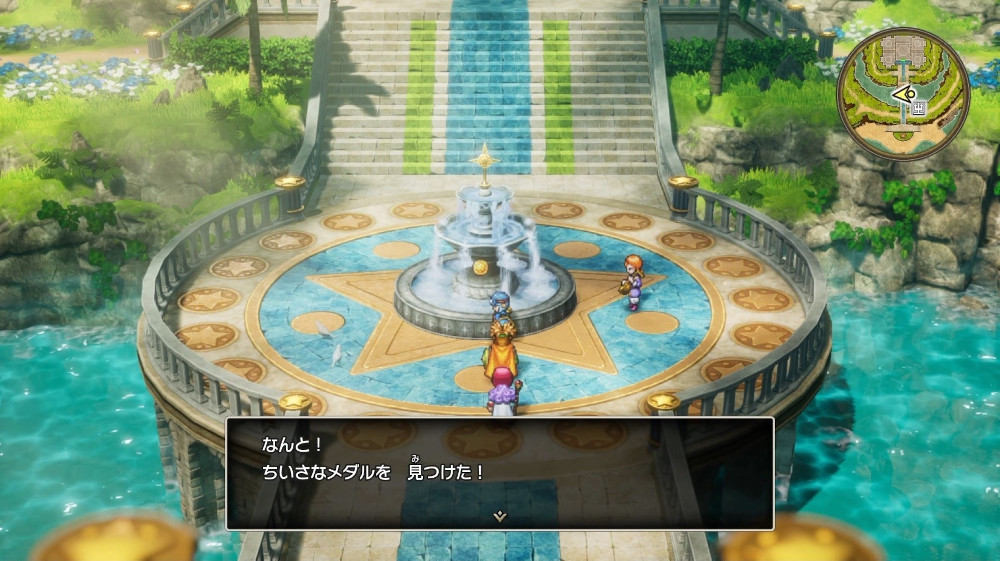
Task: Open the circular minimap
Action: (903, 93)
